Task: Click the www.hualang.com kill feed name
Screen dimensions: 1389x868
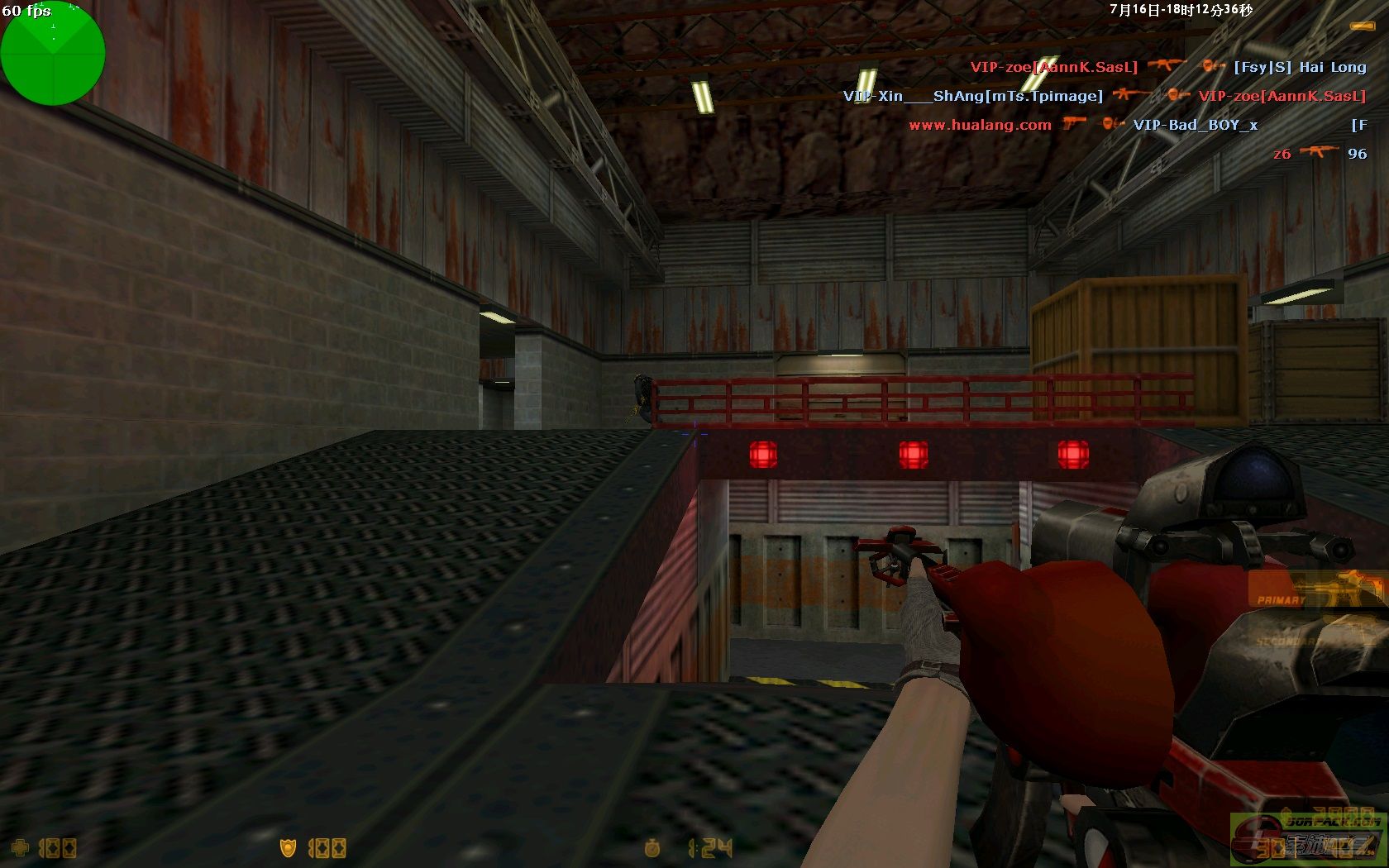Action: point(980,125)
